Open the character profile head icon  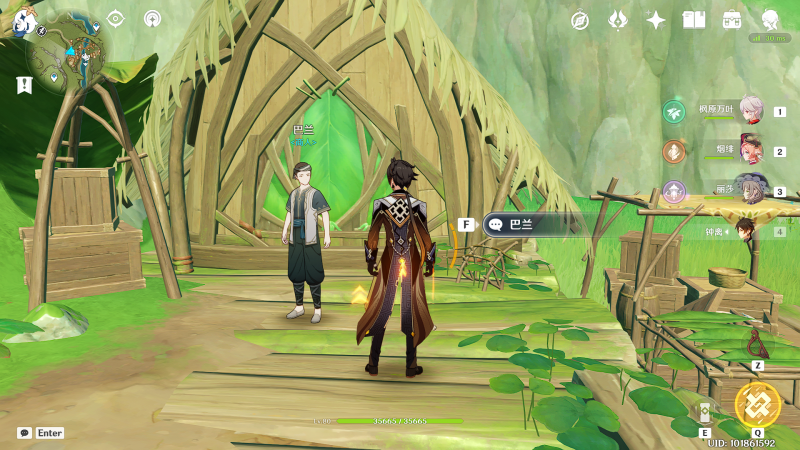click(x=770, y=20)
